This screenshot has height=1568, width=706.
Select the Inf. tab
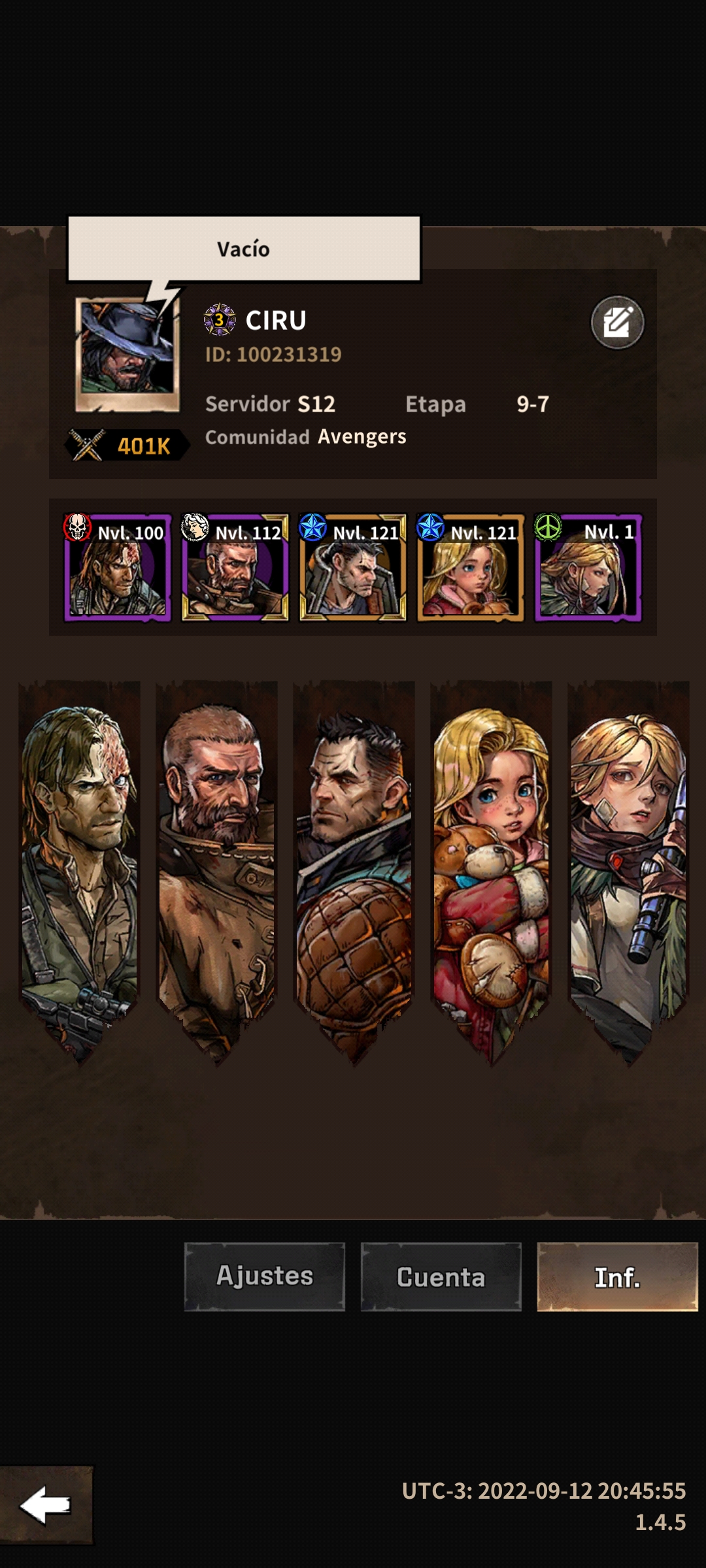point(617,1277)
